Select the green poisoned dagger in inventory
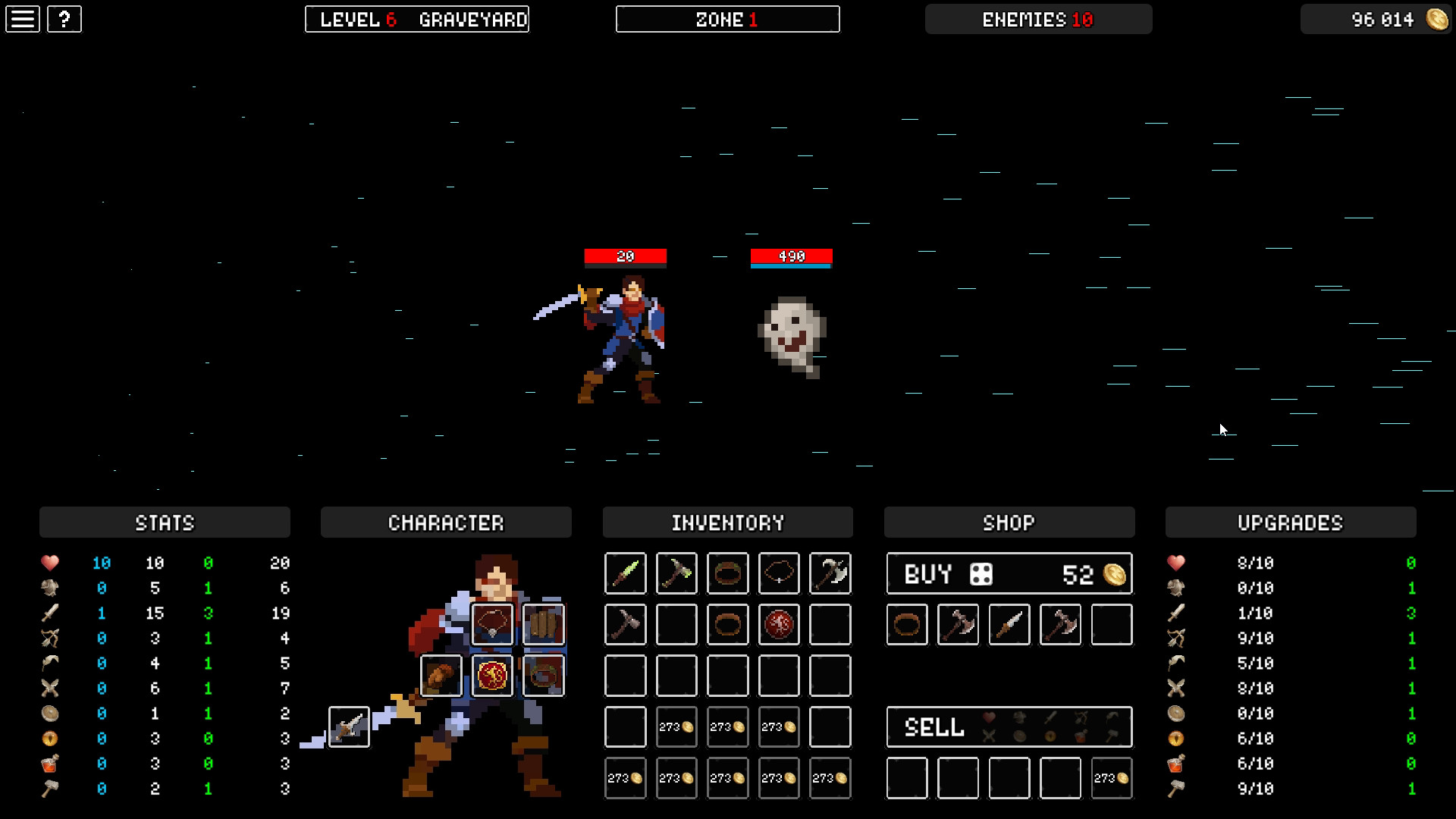This screenshot has height=819, width=1456. (625, 573)
